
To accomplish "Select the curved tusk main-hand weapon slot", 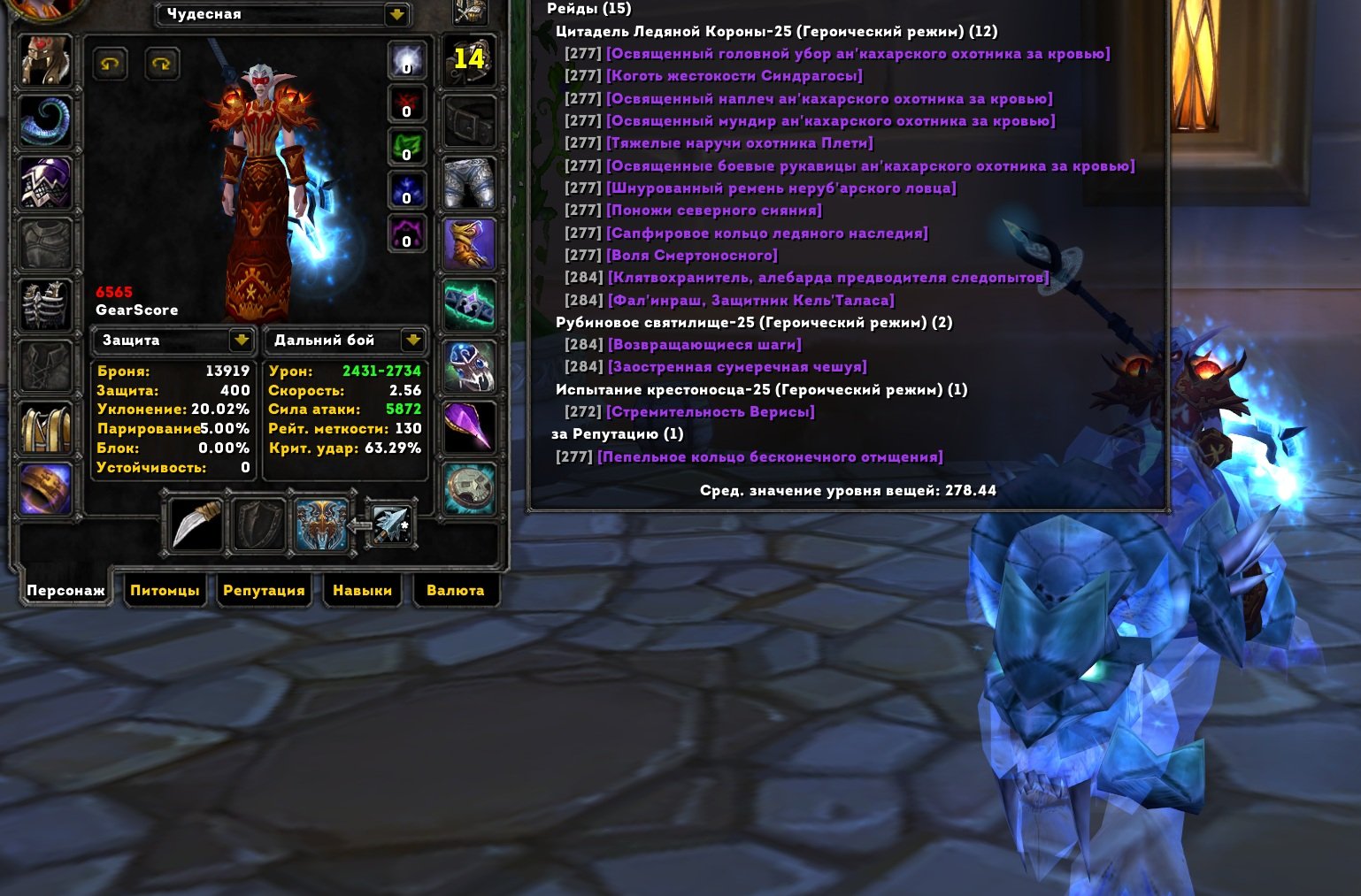I will pos(196,525).
